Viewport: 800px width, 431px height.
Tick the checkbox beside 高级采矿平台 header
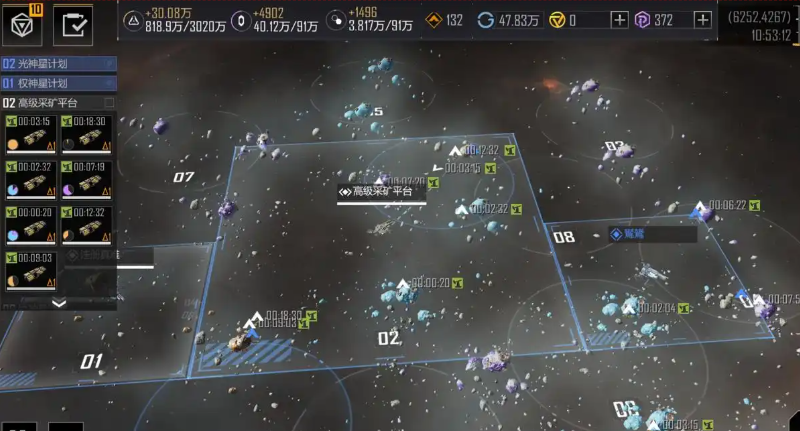tap(109, 103)
